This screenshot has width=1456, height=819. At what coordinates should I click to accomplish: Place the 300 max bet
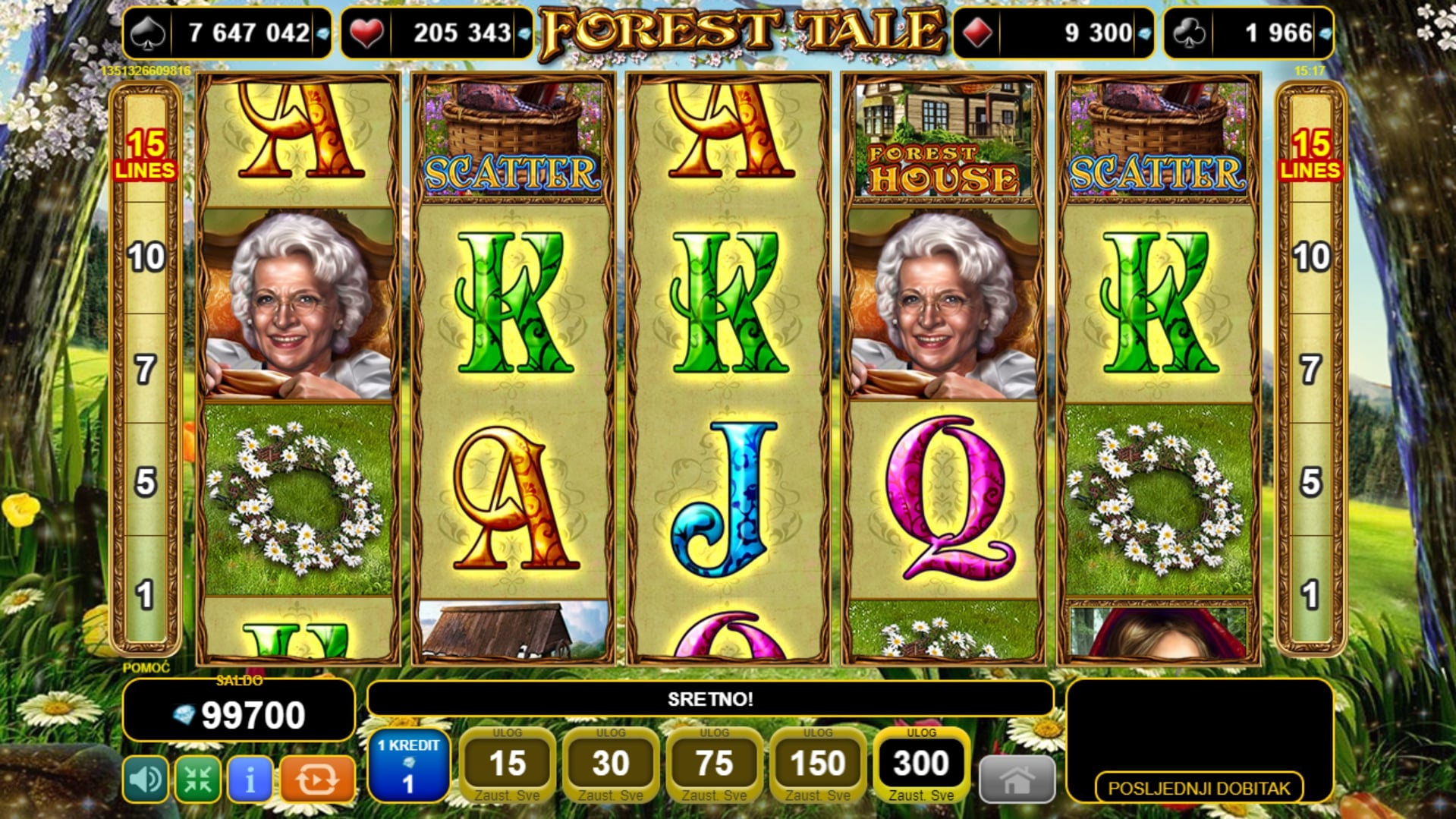(x=921, y=764)
